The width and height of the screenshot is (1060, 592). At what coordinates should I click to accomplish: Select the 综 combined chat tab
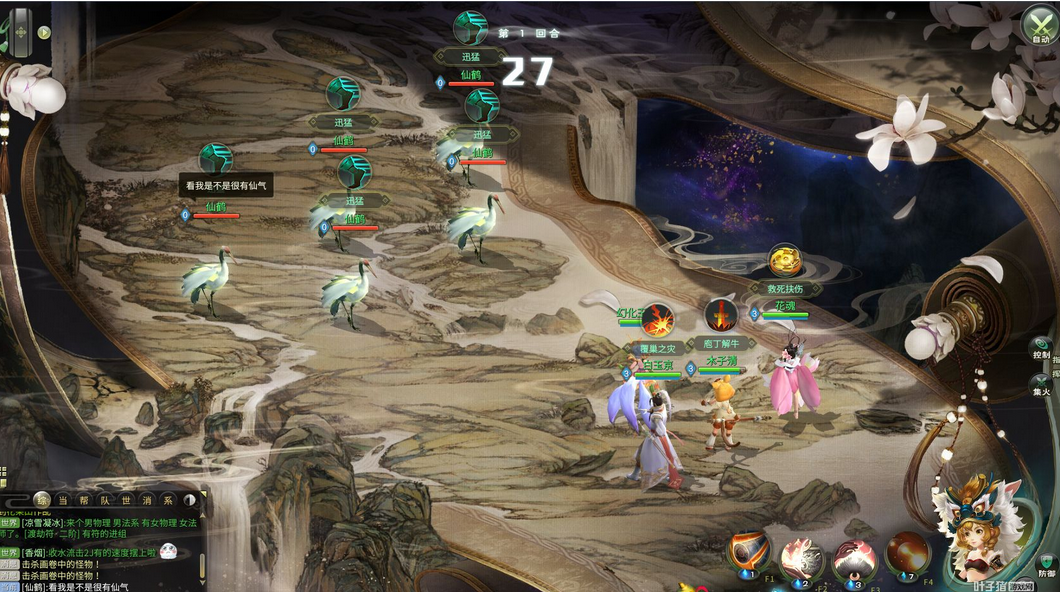(x=42, y=499)
